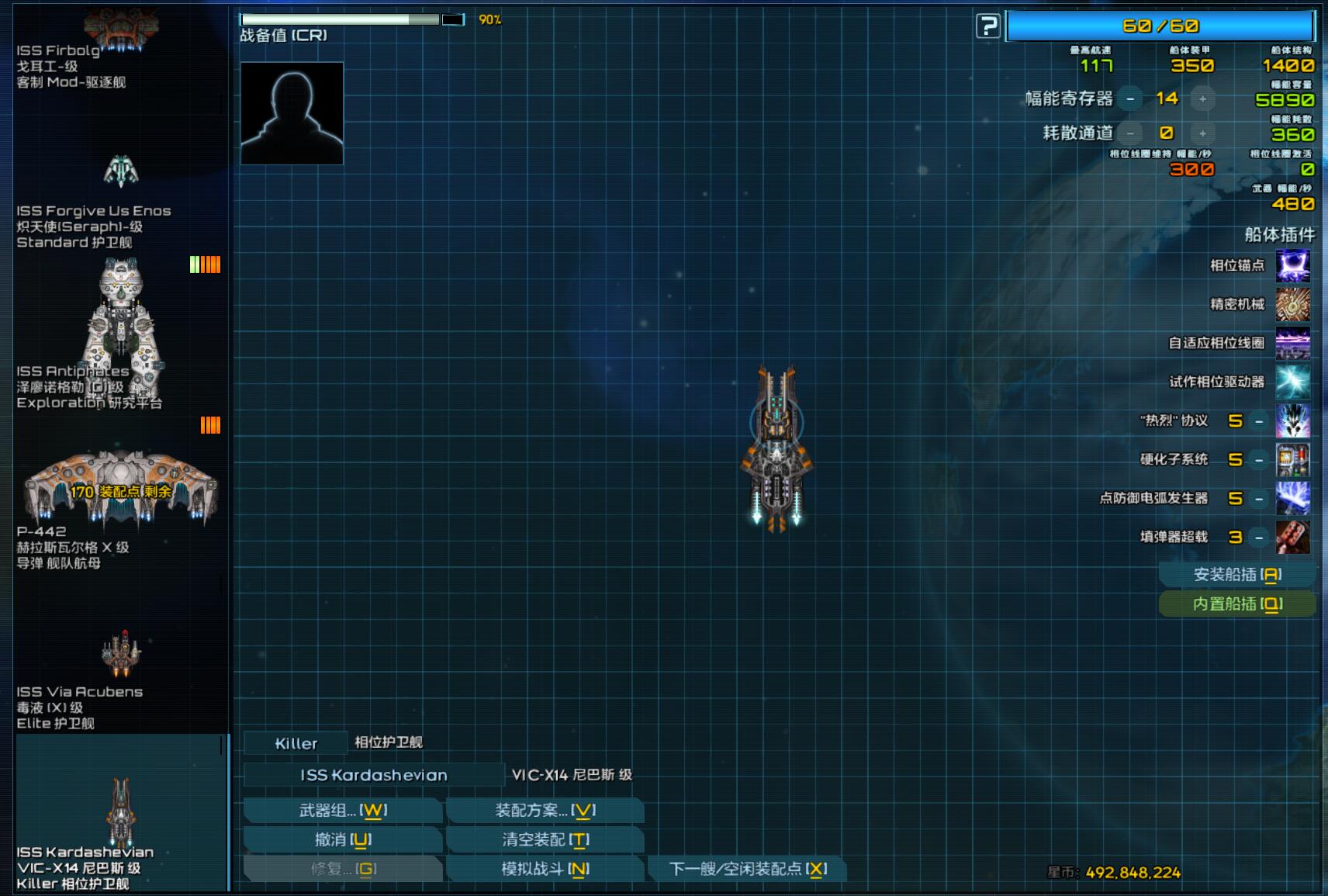
Task: Open the install hullmods 安装船插 menu
Action: point(1237,575)
